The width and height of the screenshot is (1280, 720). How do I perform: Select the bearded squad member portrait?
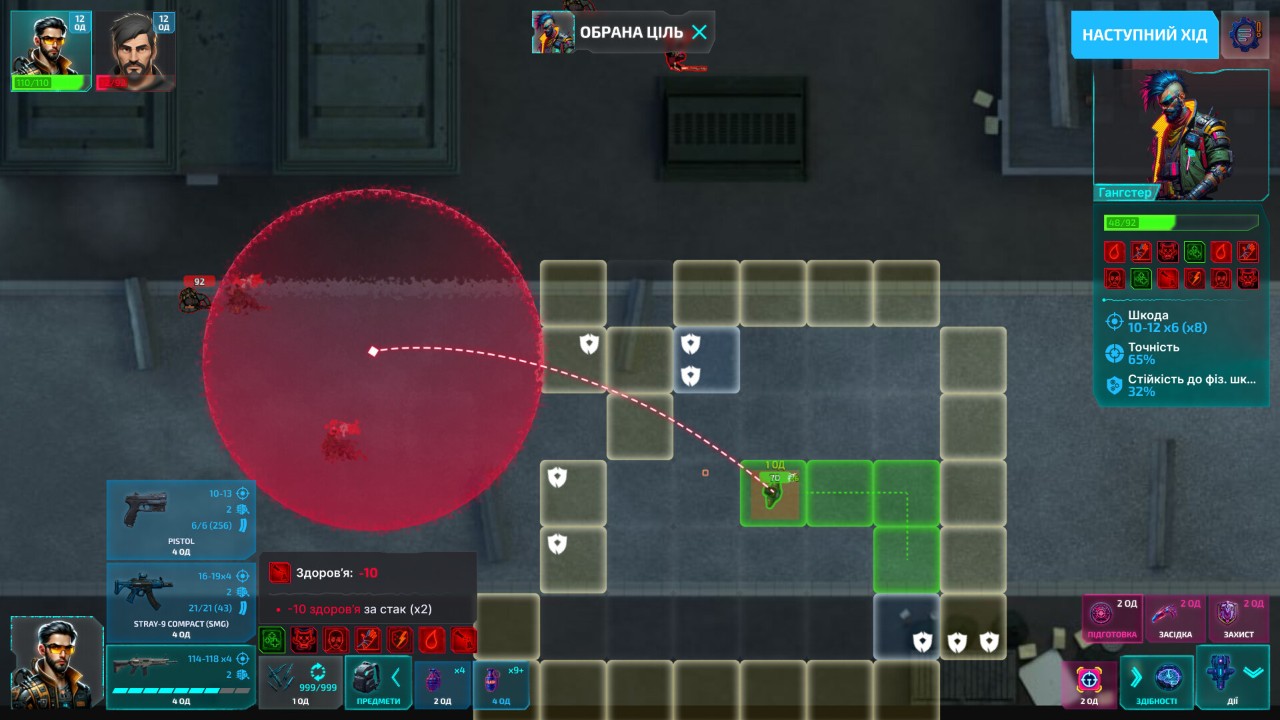136,50
